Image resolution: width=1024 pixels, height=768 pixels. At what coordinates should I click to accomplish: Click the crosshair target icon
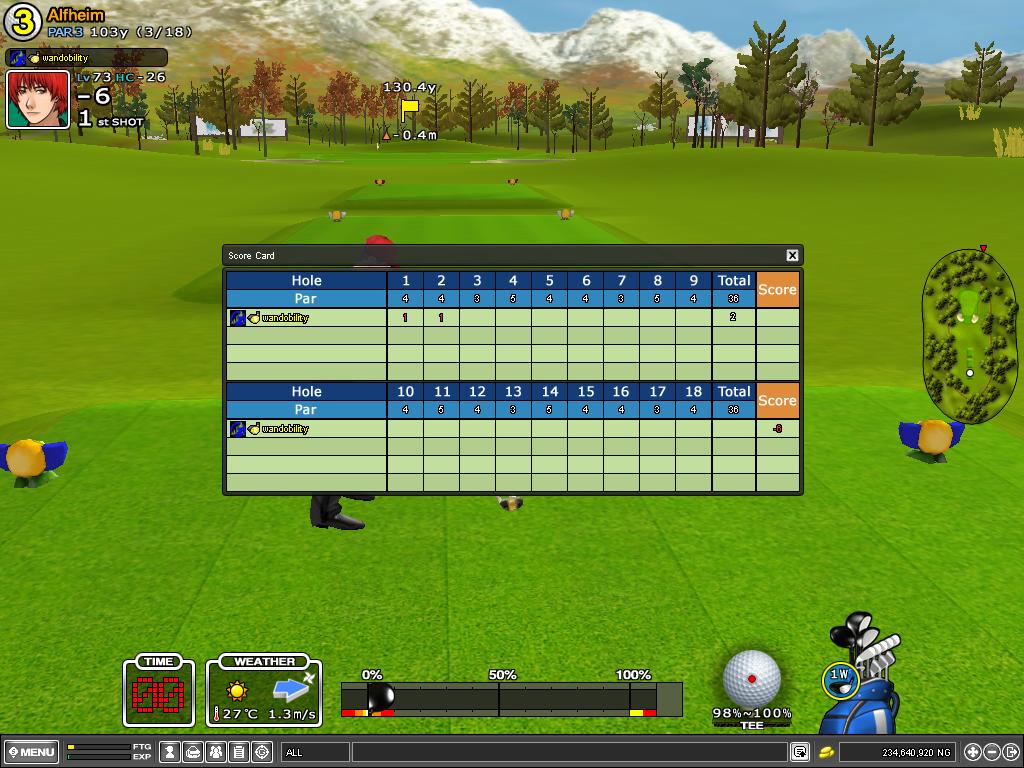tap(263, 752)
